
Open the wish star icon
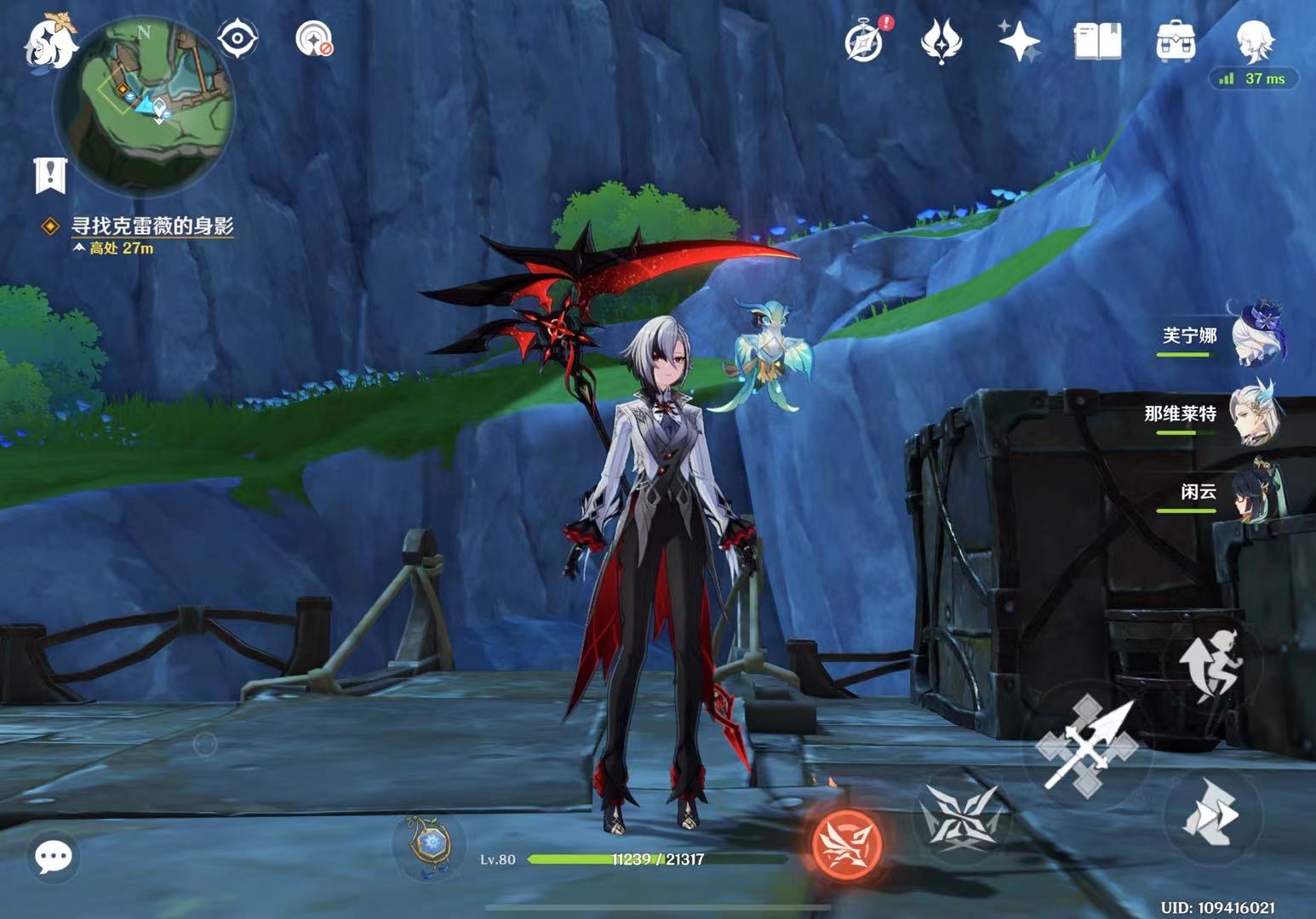pos(1019,41)
